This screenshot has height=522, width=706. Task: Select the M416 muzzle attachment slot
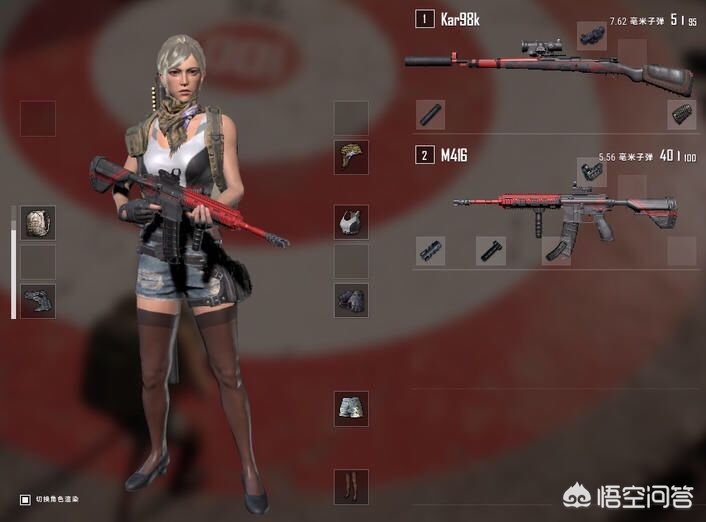[x=431, y=250]
